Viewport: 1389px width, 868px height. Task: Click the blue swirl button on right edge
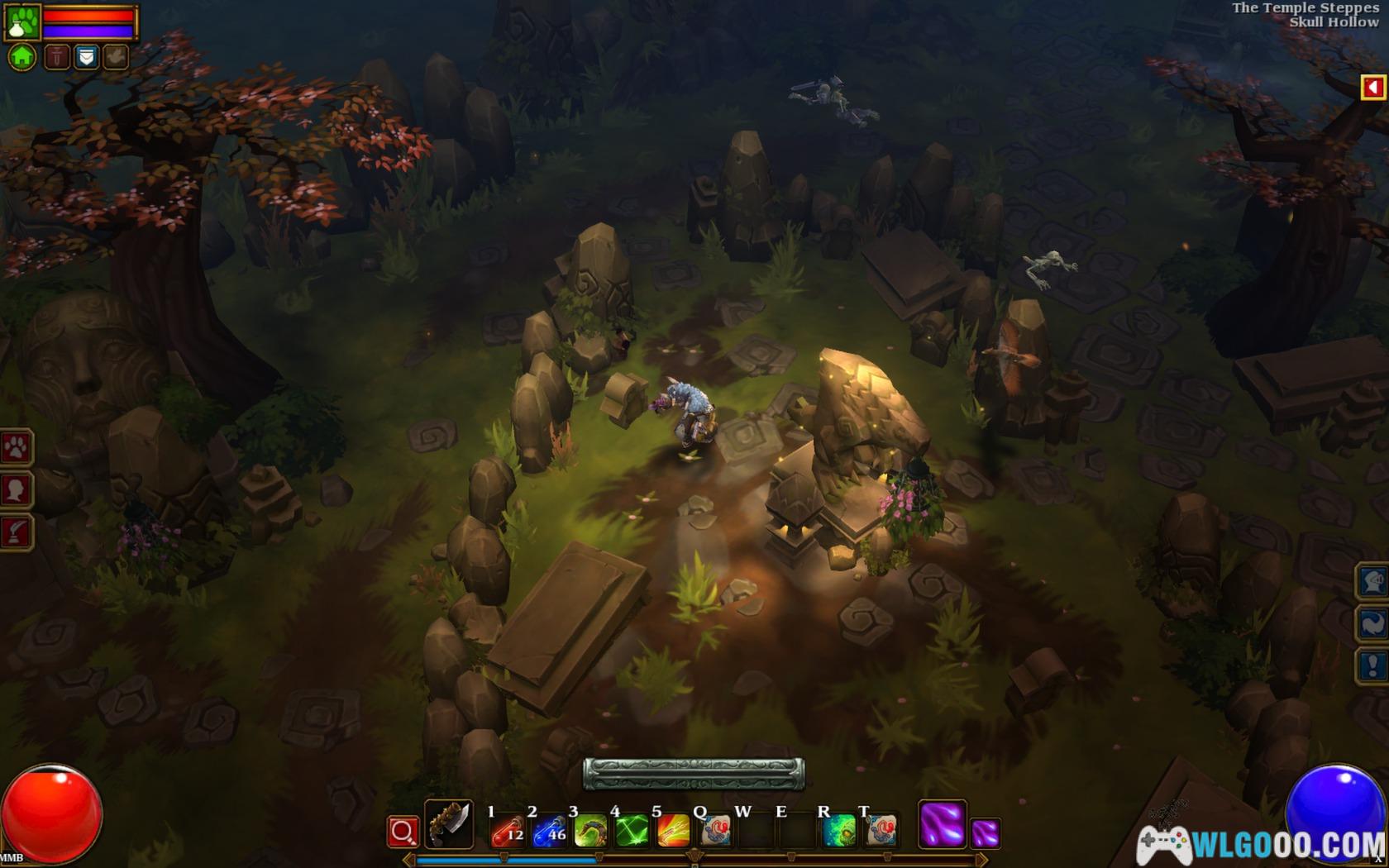1372,623
